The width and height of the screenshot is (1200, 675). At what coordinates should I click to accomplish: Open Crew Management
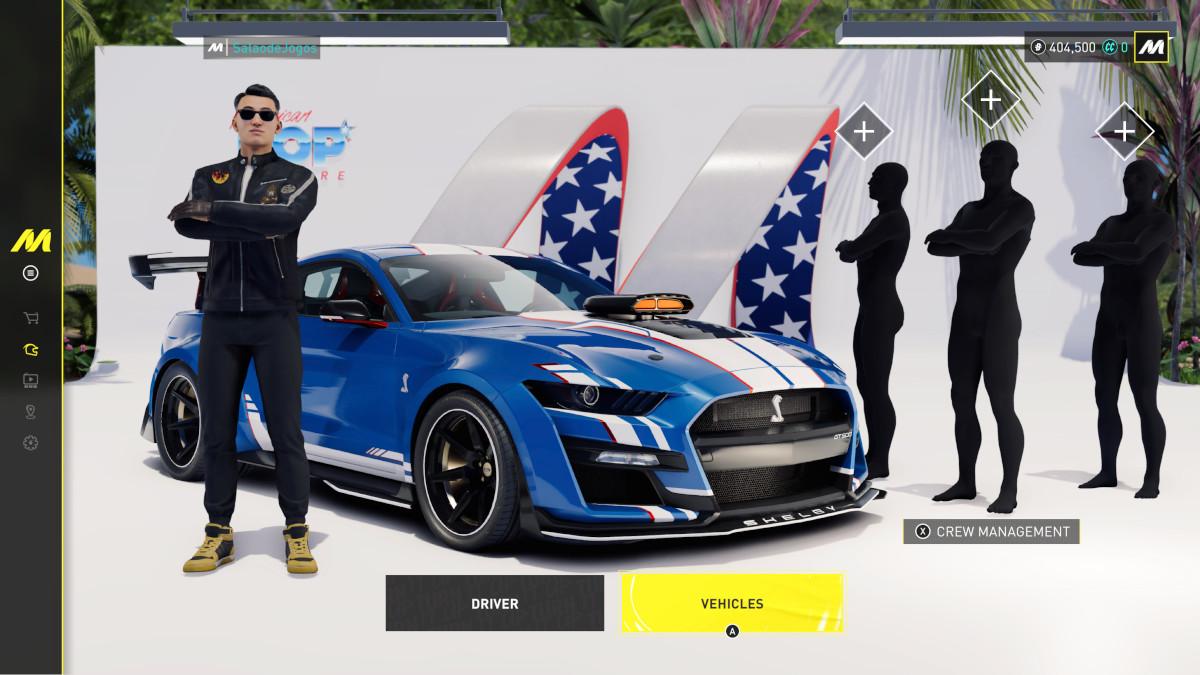991,532
